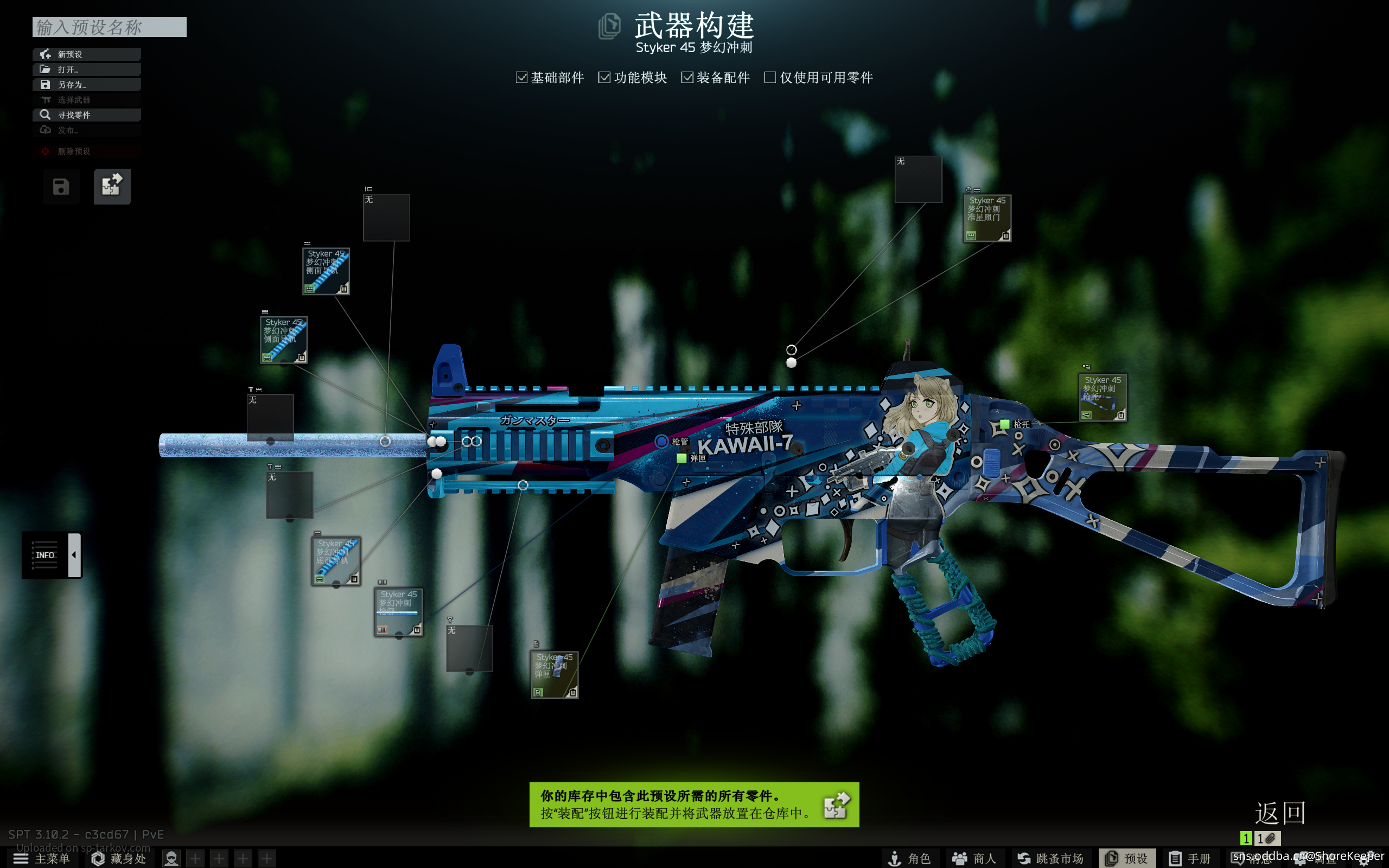This screenshot has height=868, width=1389.
Task: Open the 主菜单 main menu
Action: (x=41, y=858)
